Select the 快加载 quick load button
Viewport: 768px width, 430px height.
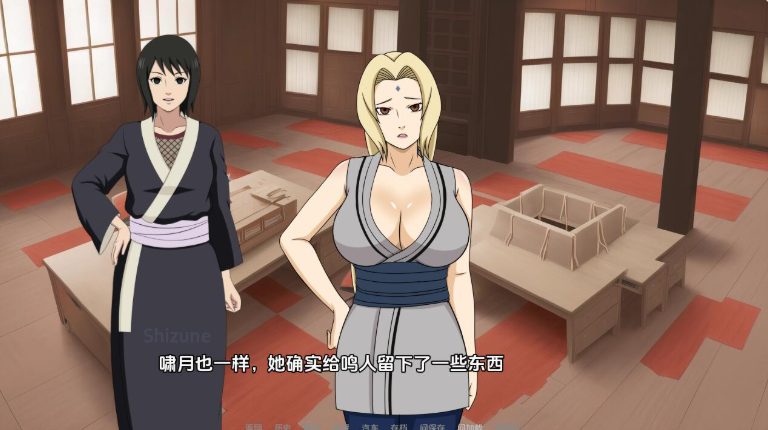(x=469, y=427)
